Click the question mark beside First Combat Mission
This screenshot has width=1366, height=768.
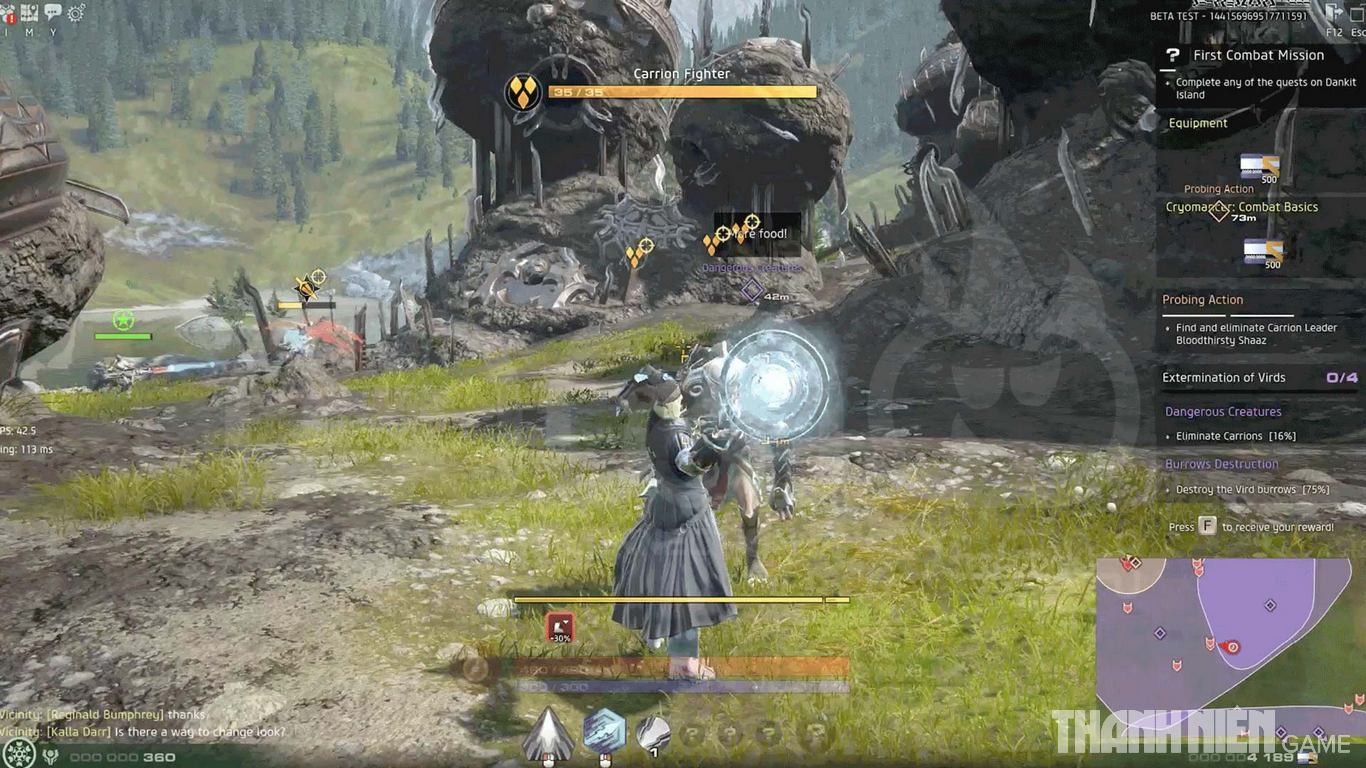point(1172,55)
